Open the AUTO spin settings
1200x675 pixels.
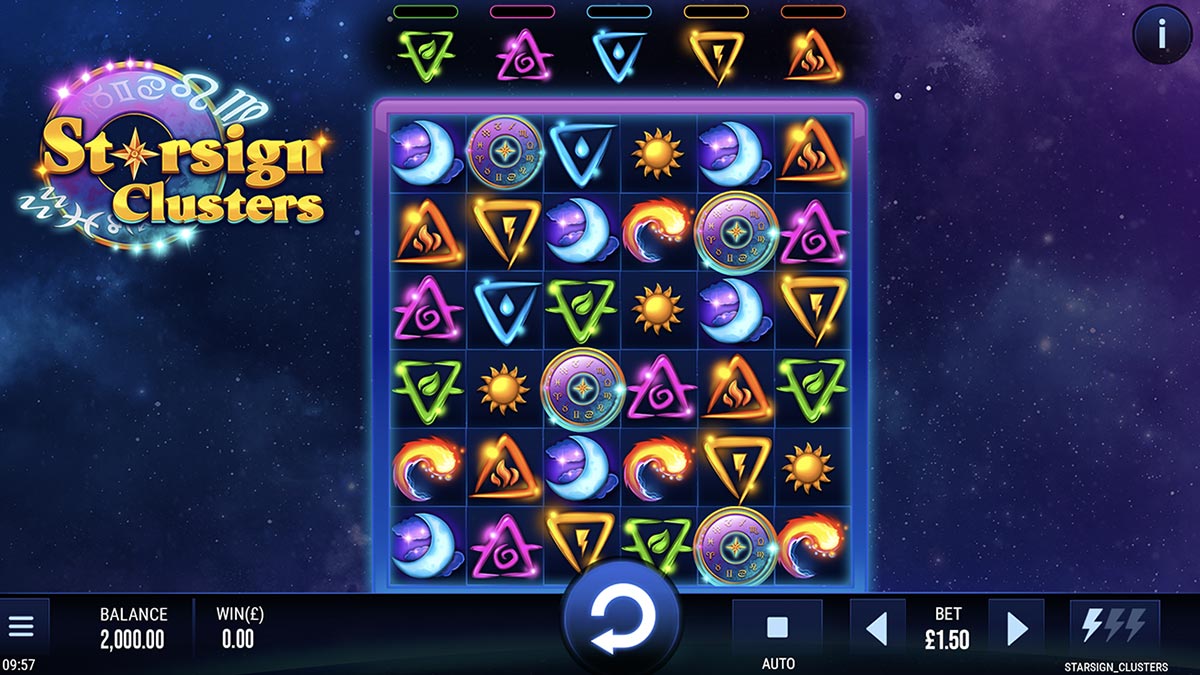tap(777, 629)
